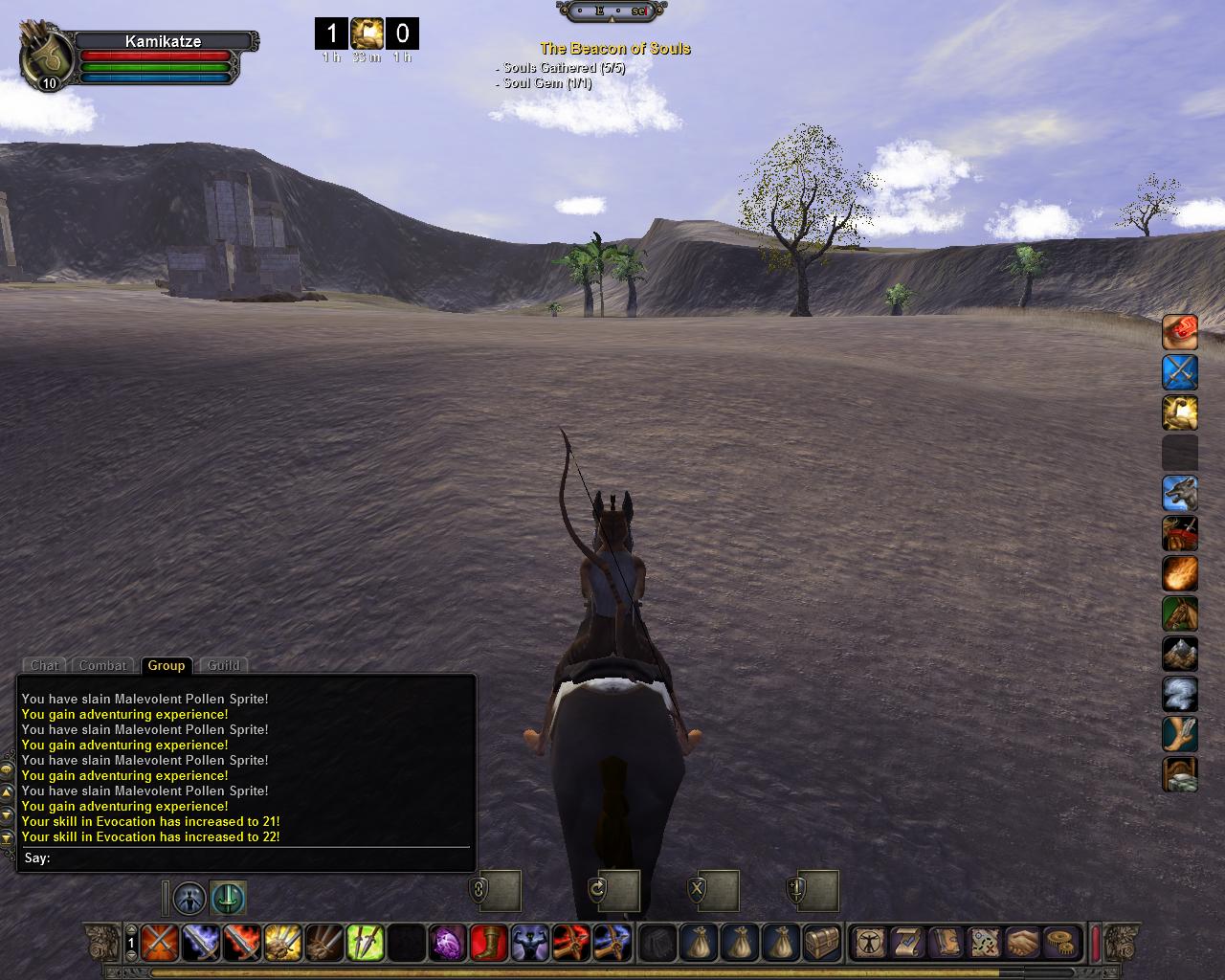This screenshot has height=980, width=1225.
Task: Activate the purple gem ability
Action: coord(447,943)
